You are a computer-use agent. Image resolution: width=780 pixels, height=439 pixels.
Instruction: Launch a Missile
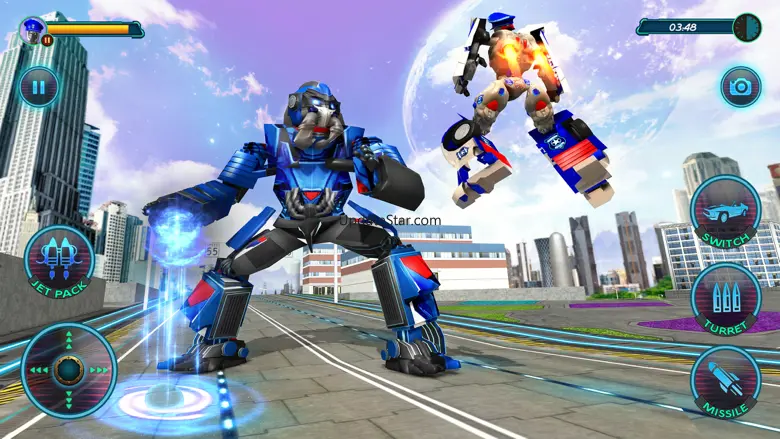(726, 380)
